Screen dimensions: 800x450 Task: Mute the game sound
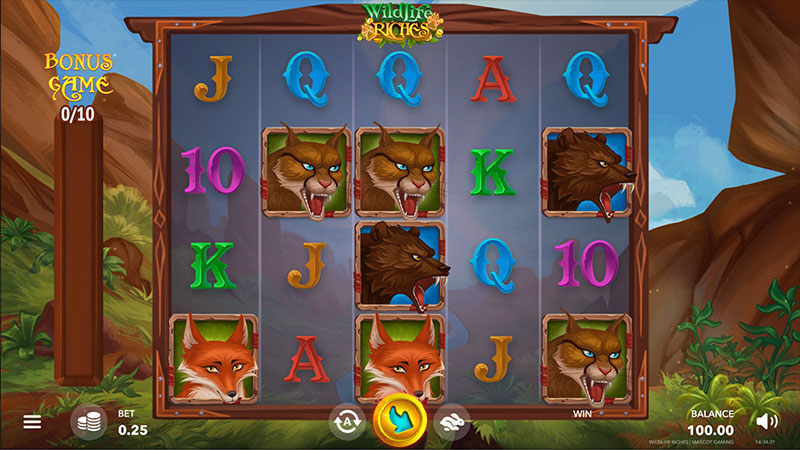pyautogui.click(x=766, y=421)
